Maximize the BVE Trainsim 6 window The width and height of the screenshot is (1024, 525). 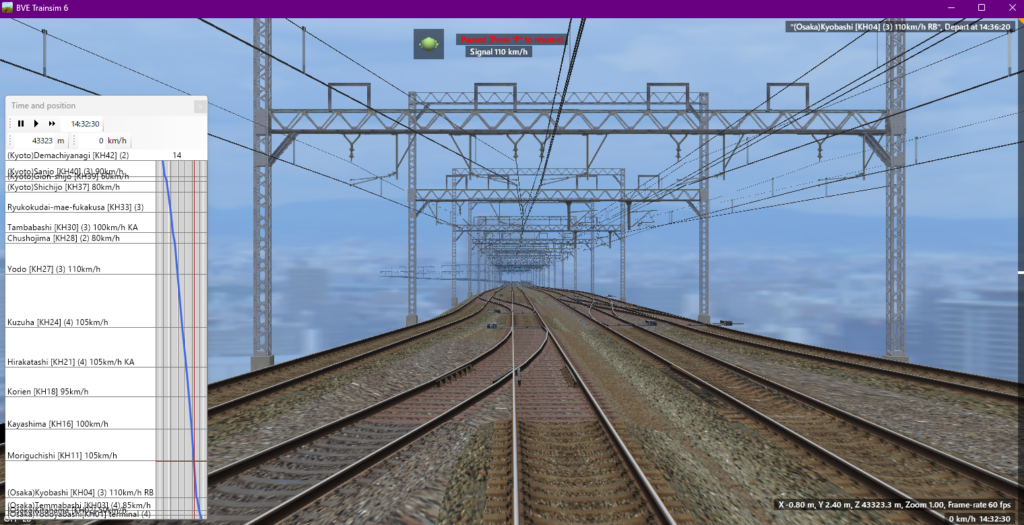[981, 8]
